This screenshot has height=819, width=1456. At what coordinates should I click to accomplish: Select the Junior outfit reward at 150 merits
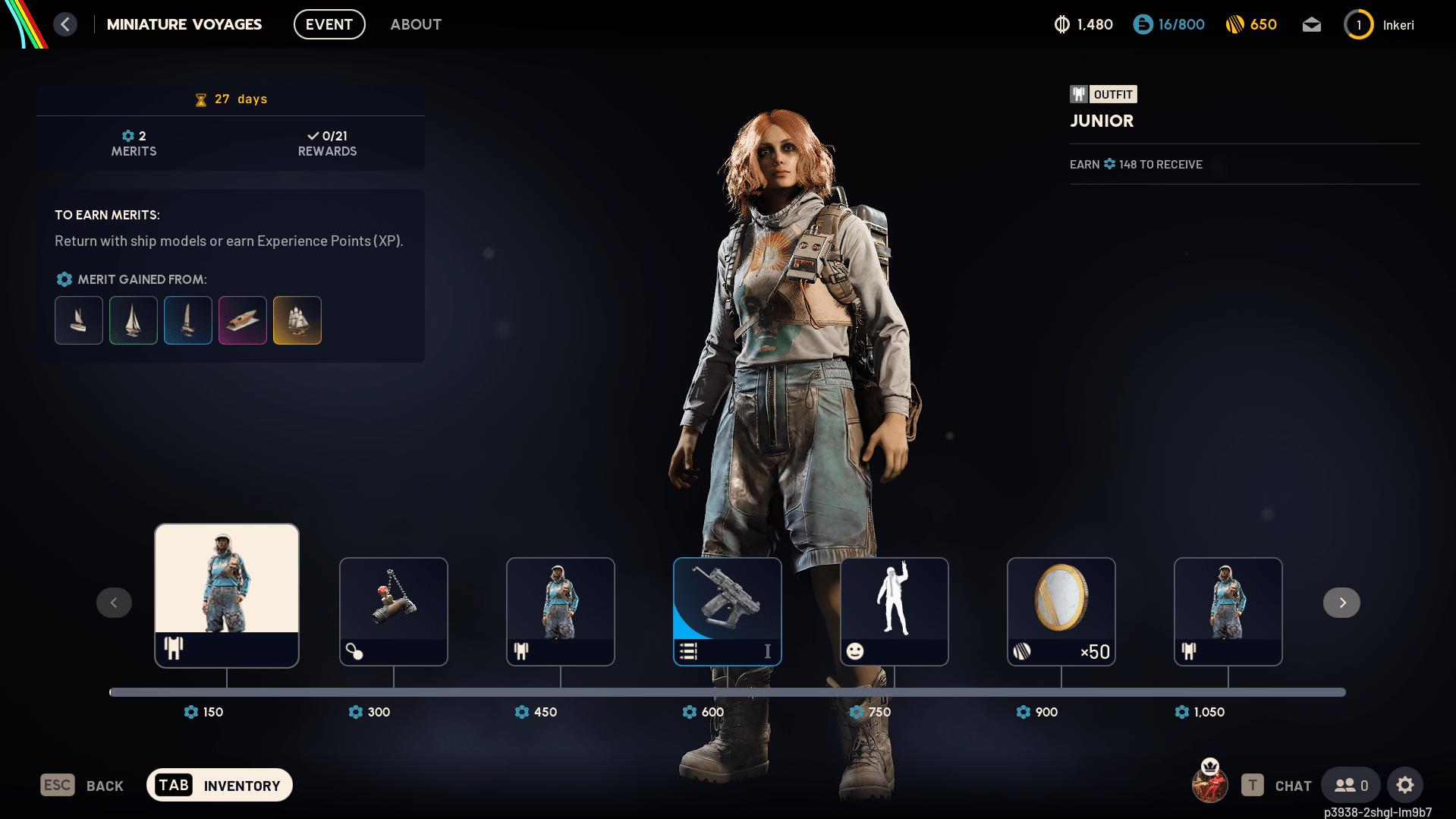(x=226, y=595)
